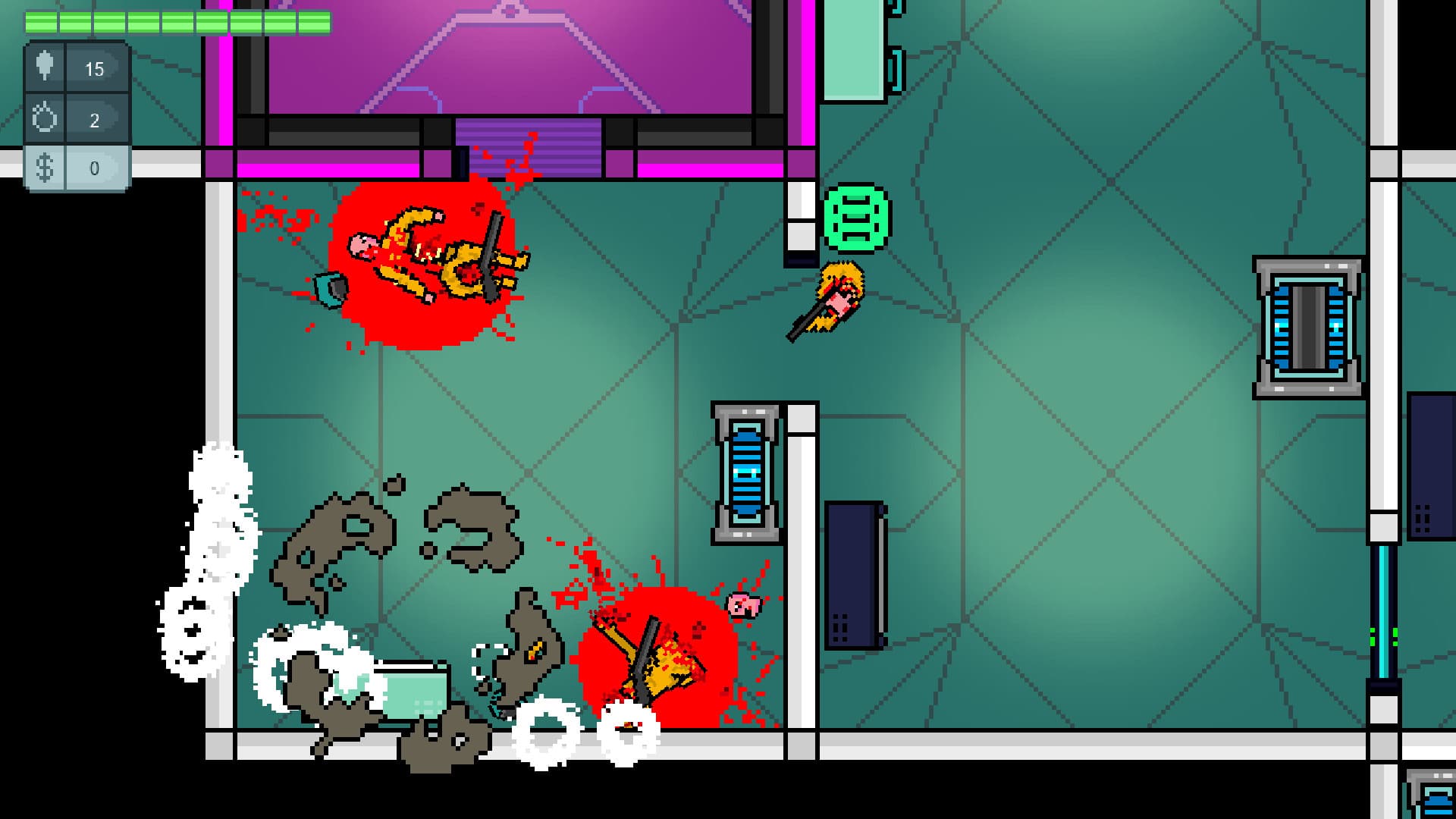1456x819 pixels.
Task: Click the teal sink near the top wall
Action: [x=853, y=49]
